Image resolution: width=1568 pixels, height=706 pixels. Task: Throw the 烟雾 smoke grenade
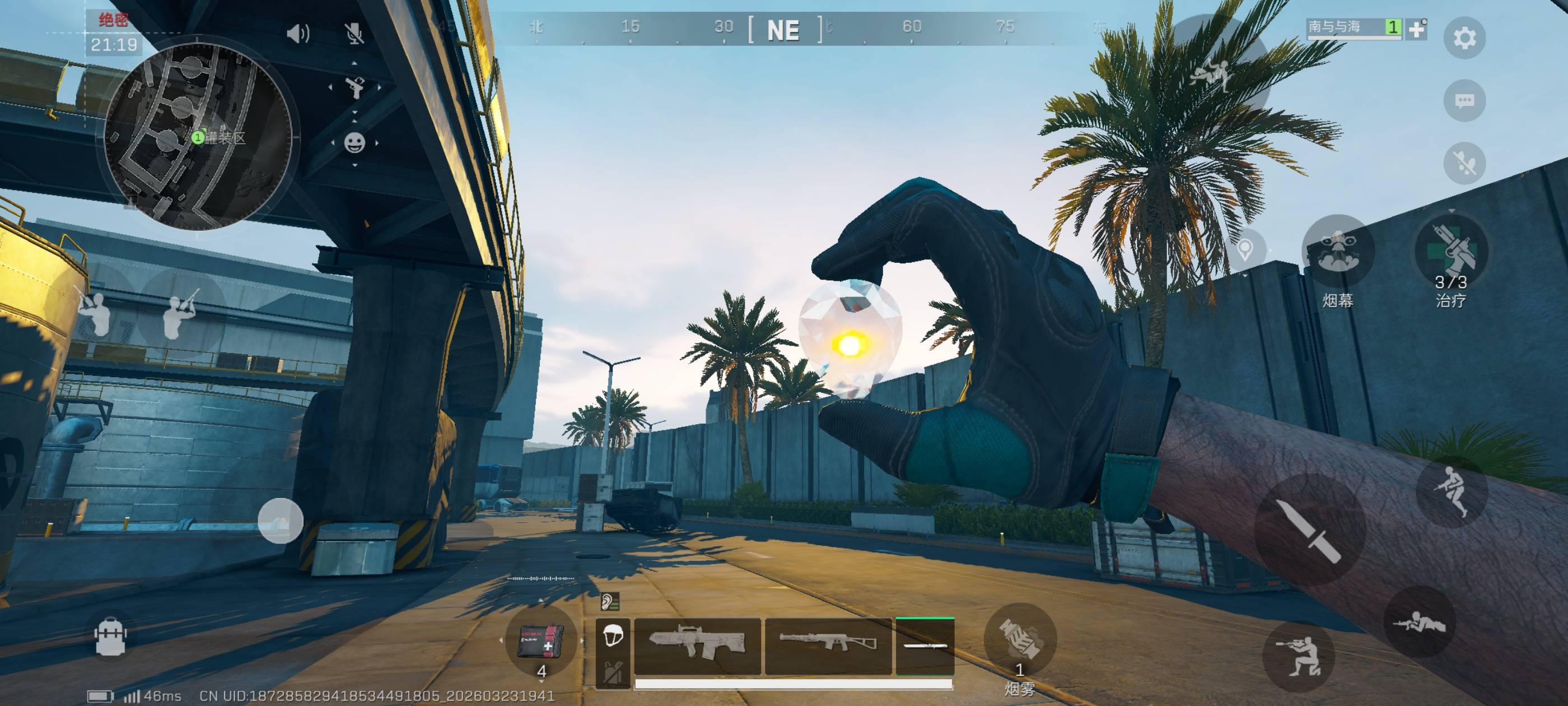(x=1020, y=640)
